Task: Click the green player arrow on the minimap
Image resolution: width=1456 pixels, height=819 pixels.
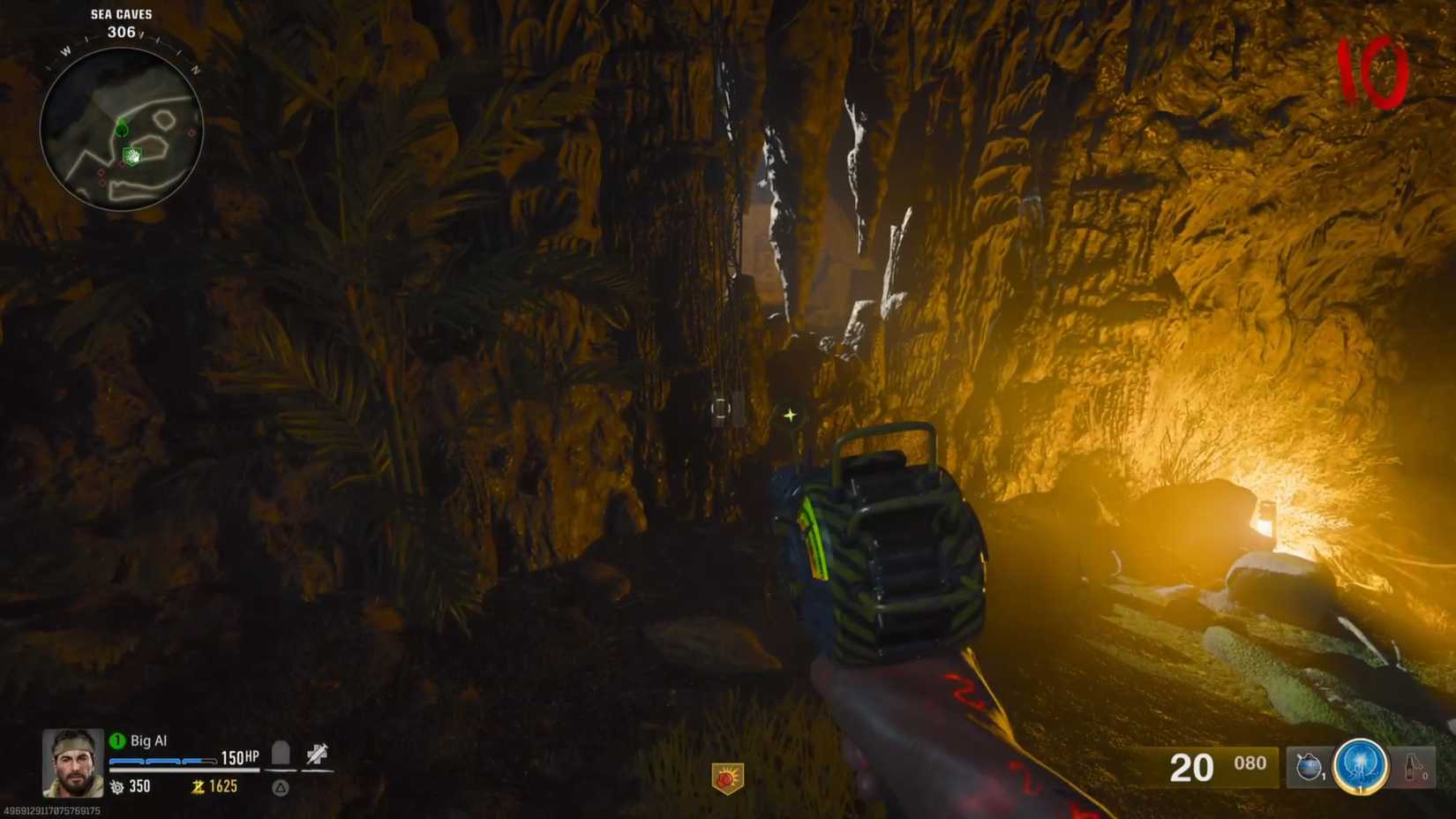Action: pos(123,124)
